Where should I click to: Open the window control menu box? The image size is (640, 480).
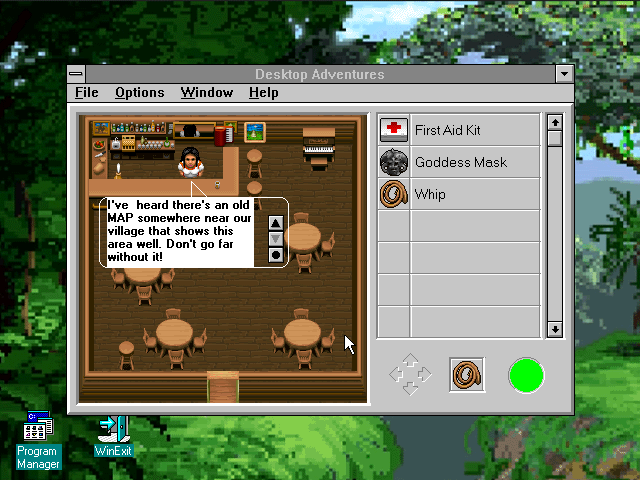click(x=77, y=74)
